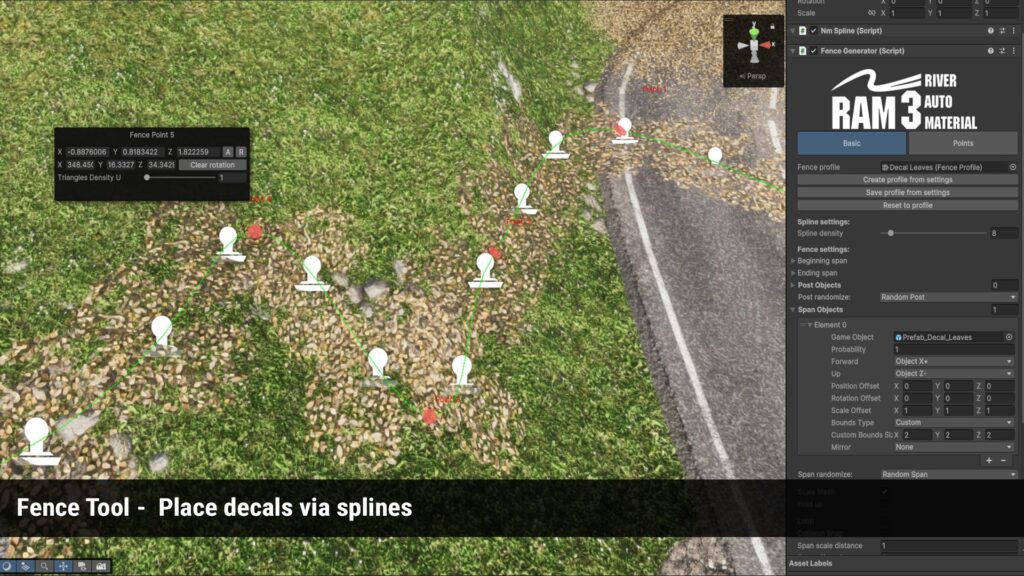Open the Mirror dropdown
The height and width of the screenshot is (576, 1024).
click(x=954, y=447)
